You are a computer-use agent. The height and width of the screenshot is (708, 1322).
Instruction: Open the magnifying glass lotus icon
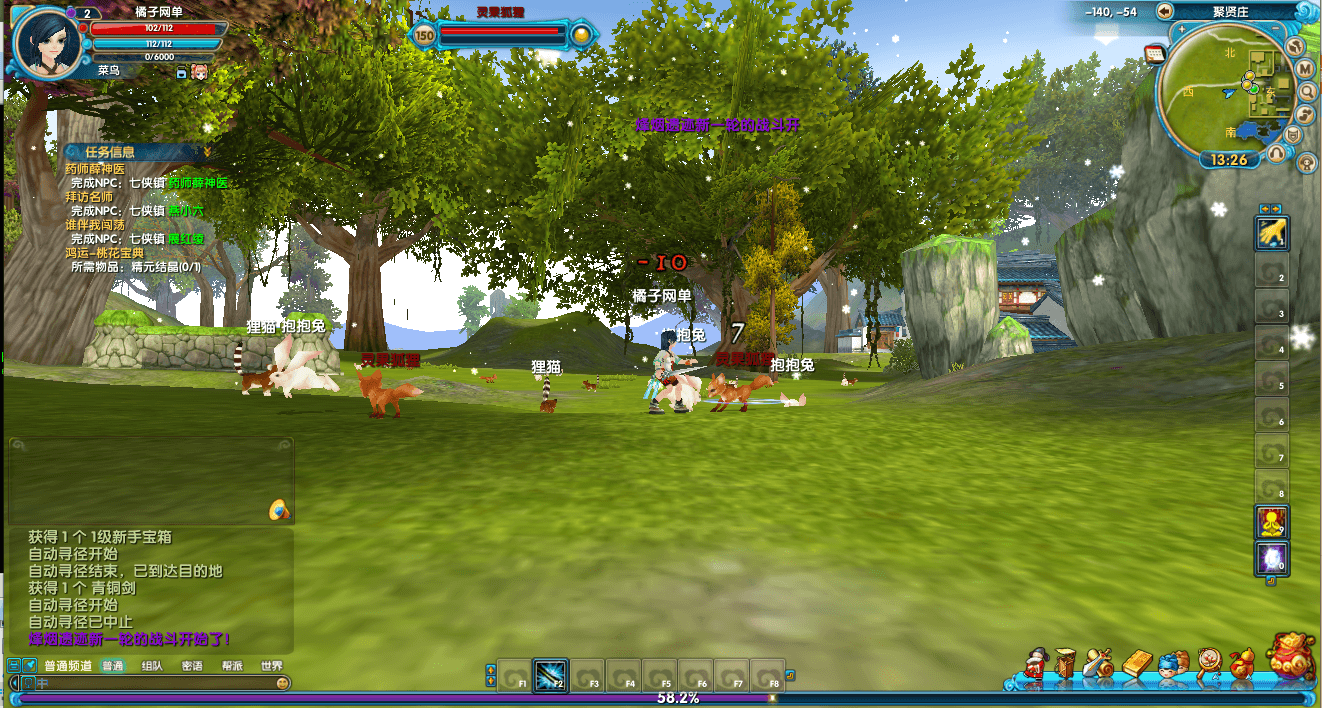pos(1209,664)
